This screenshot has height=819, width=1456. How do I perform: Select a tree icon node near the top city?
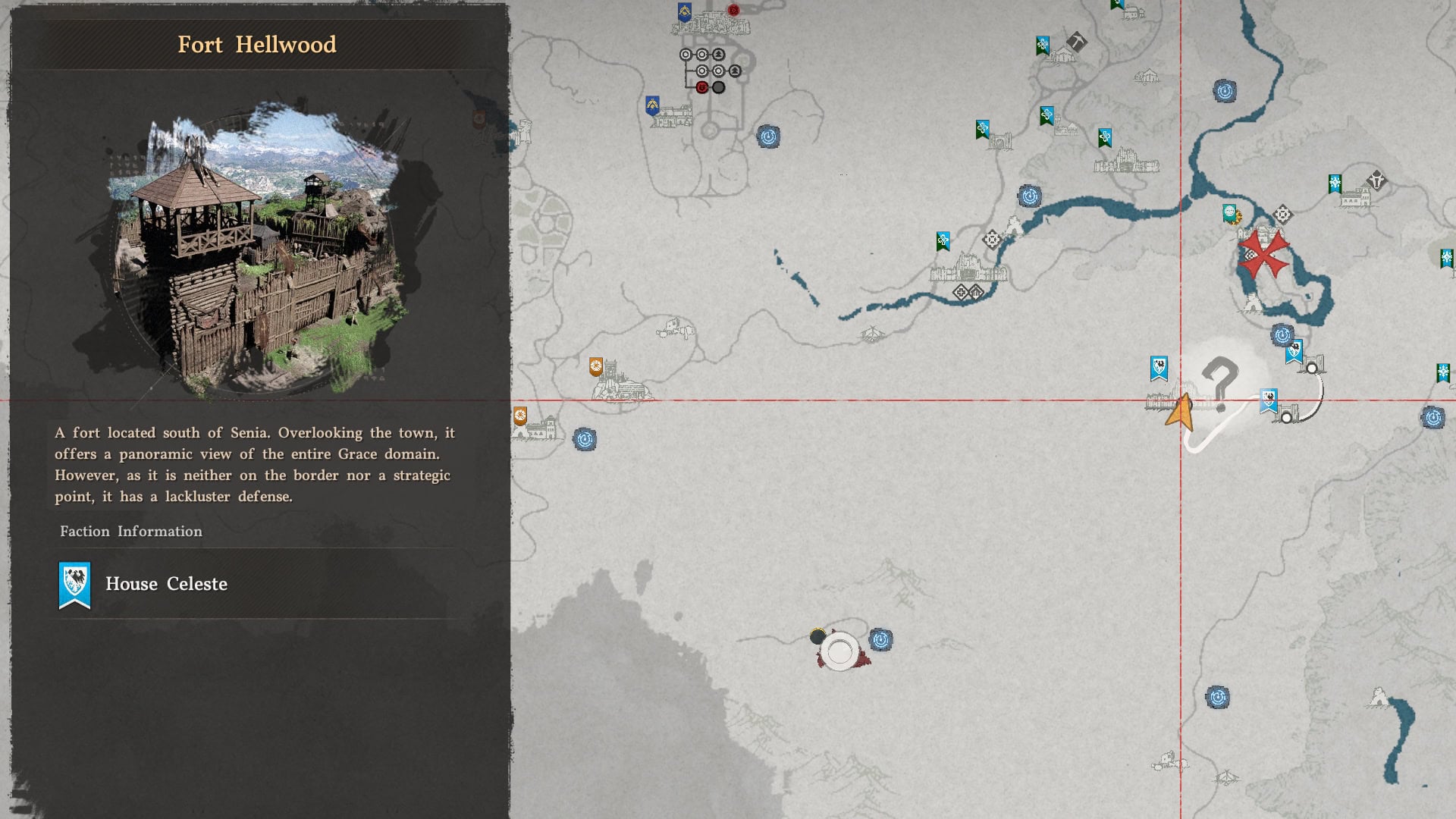coord(719,54)
